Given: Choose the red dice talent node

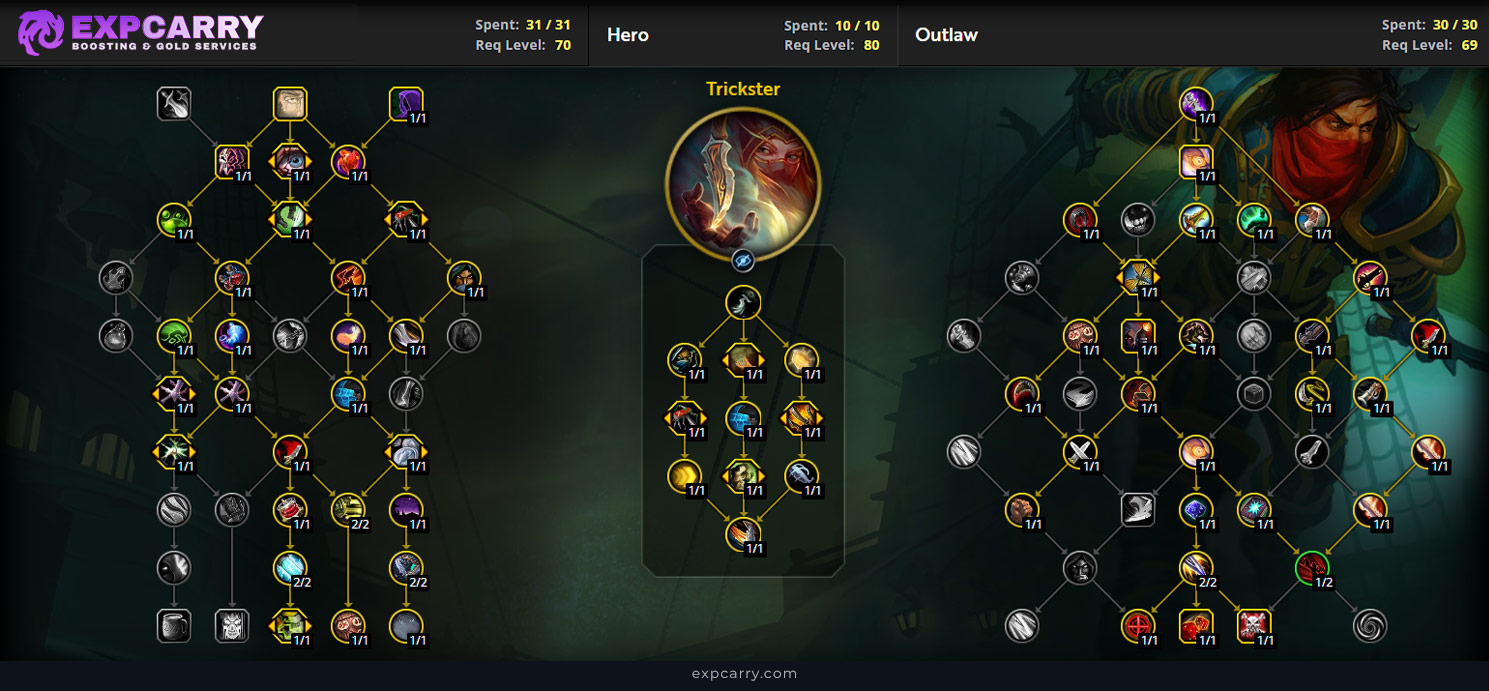Looking at the screenshot, I should pyautogui.click(x=1196, y=626).
